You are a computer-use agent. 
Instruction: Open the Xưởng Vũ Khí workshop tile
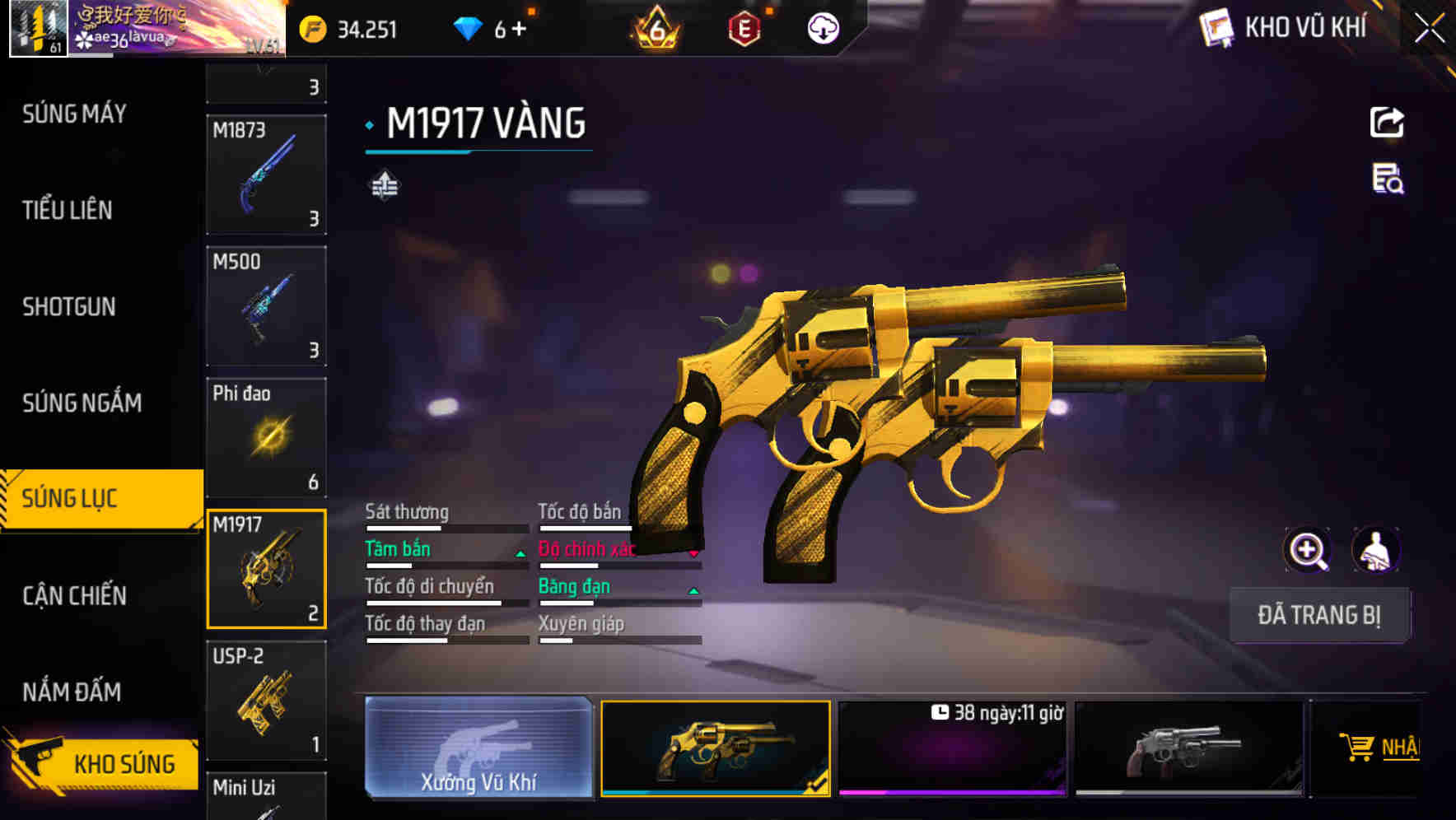(478, 748)
